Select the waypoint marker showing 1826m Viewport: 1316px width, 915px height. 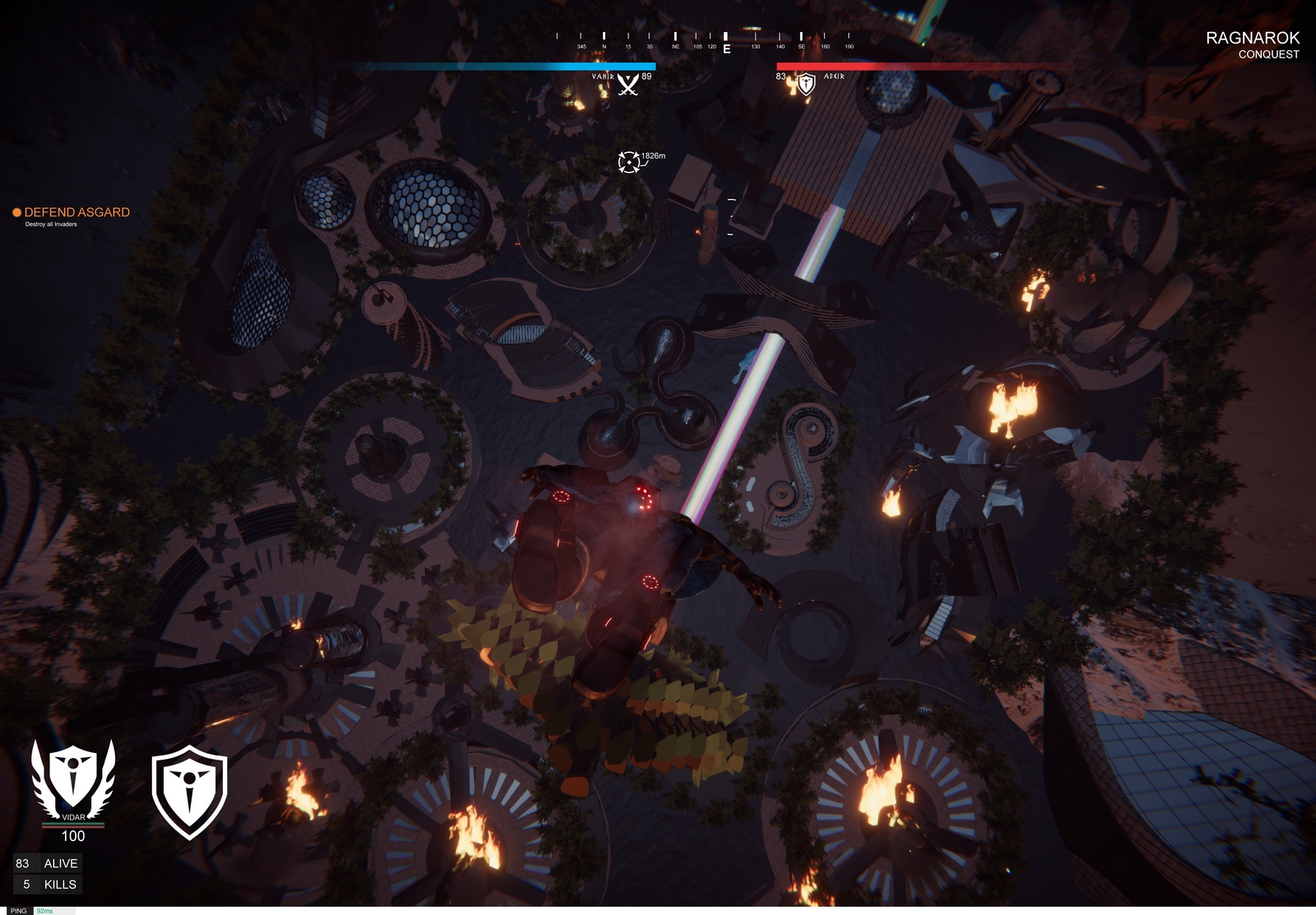pyautogui.click(x=629, y=161)
